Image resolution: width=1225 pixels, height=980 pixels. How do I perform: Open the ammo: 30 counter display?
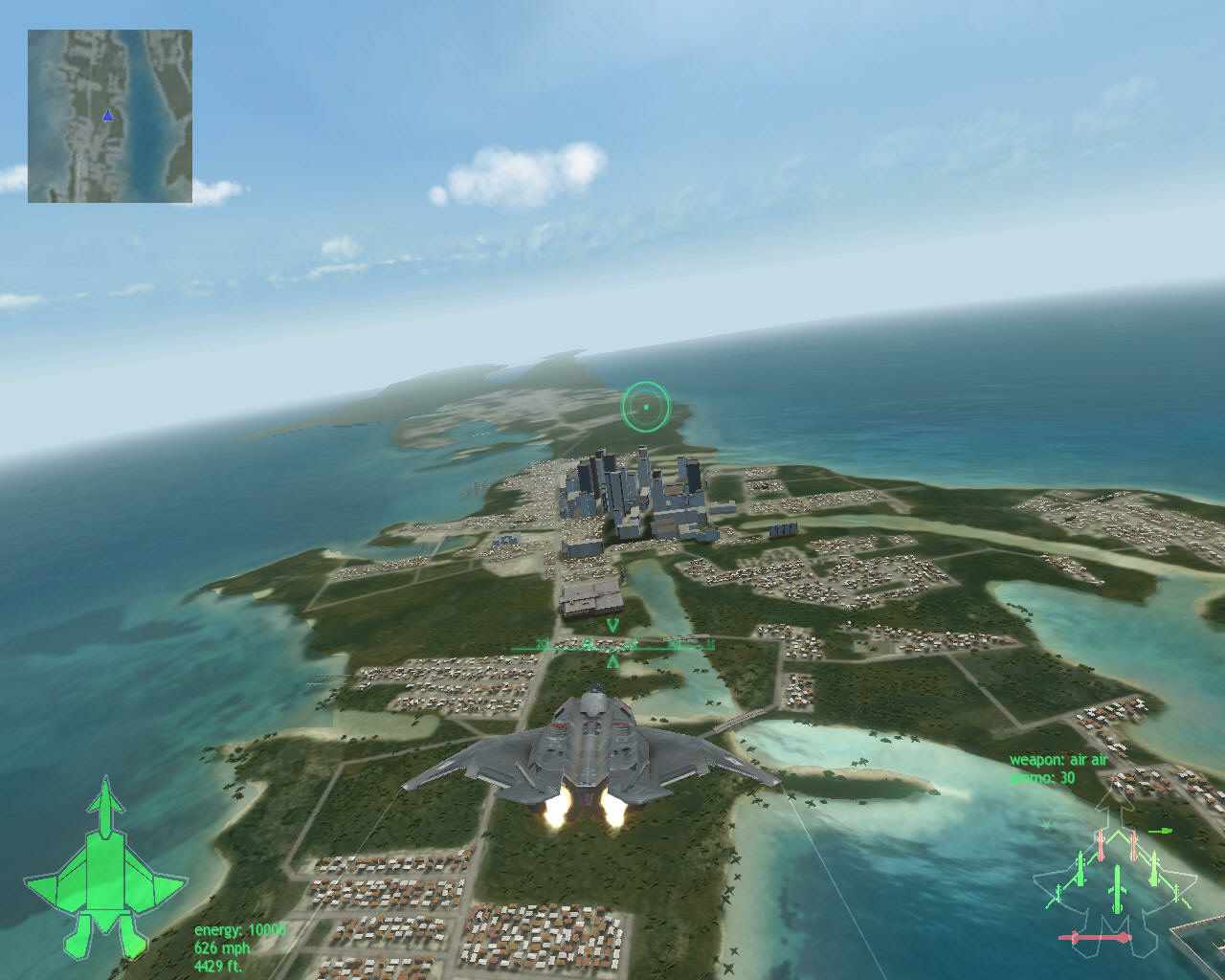click(x=1043, y=778)
